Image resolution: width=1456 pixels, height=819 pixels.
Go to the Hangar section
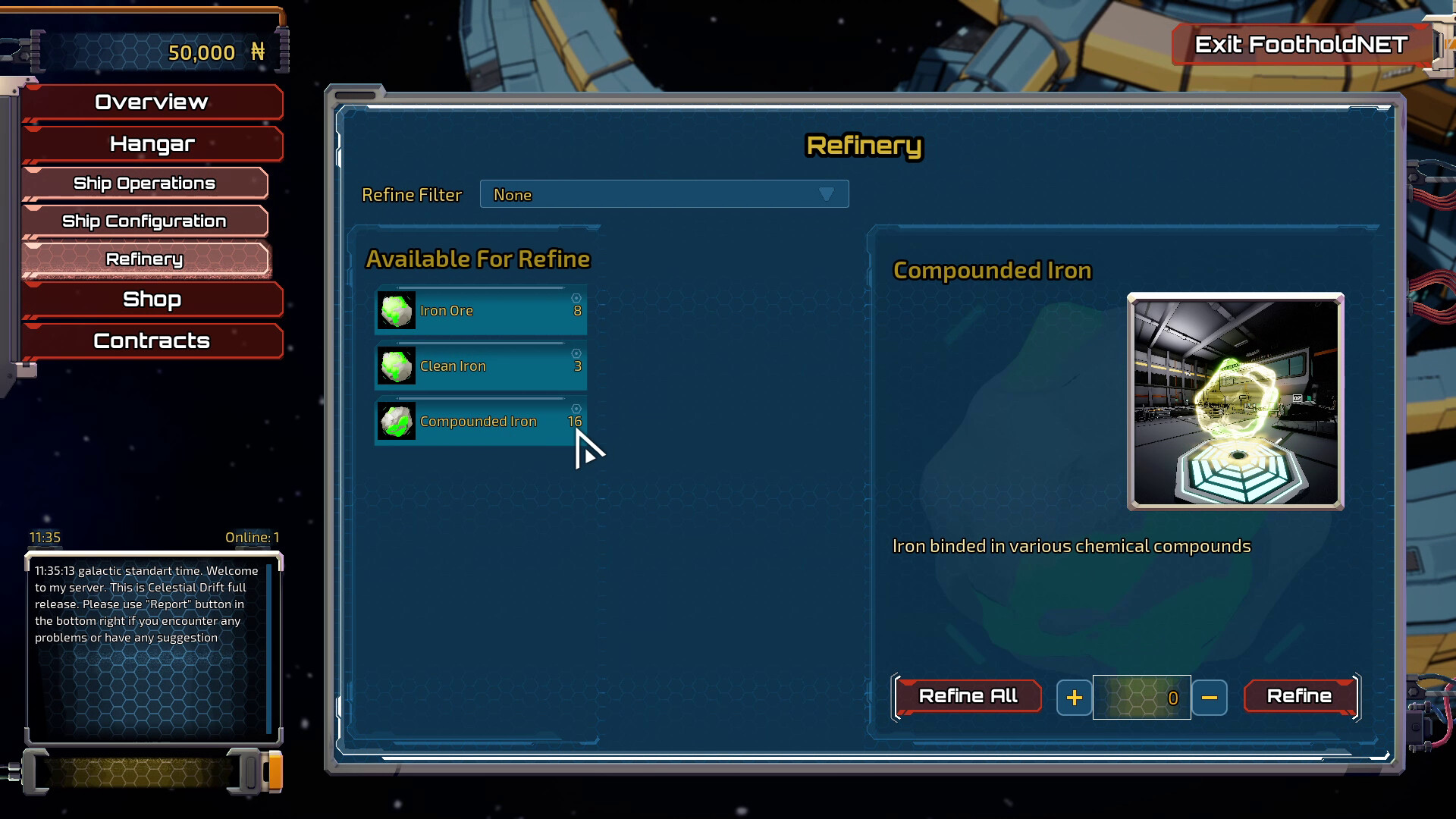152,144
